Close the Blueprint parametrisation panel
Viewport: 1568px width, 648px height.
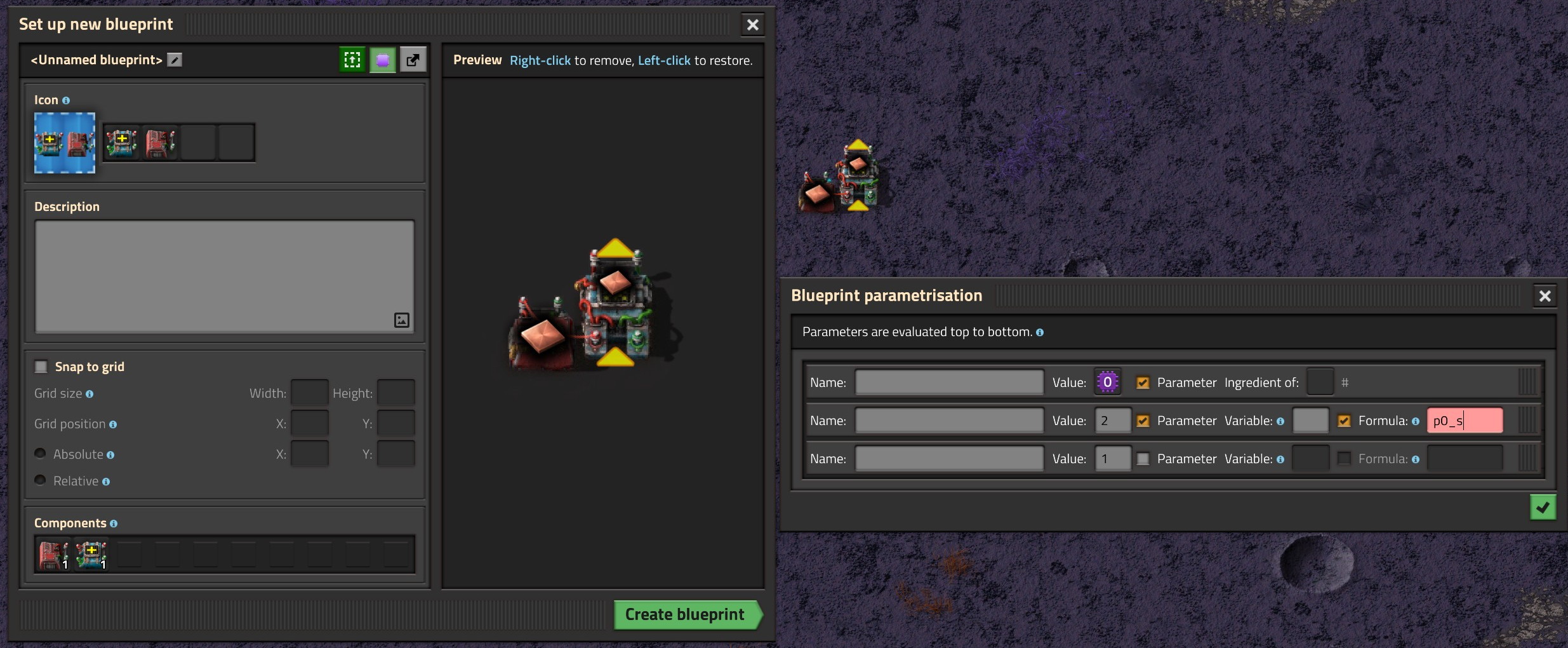1545,295
